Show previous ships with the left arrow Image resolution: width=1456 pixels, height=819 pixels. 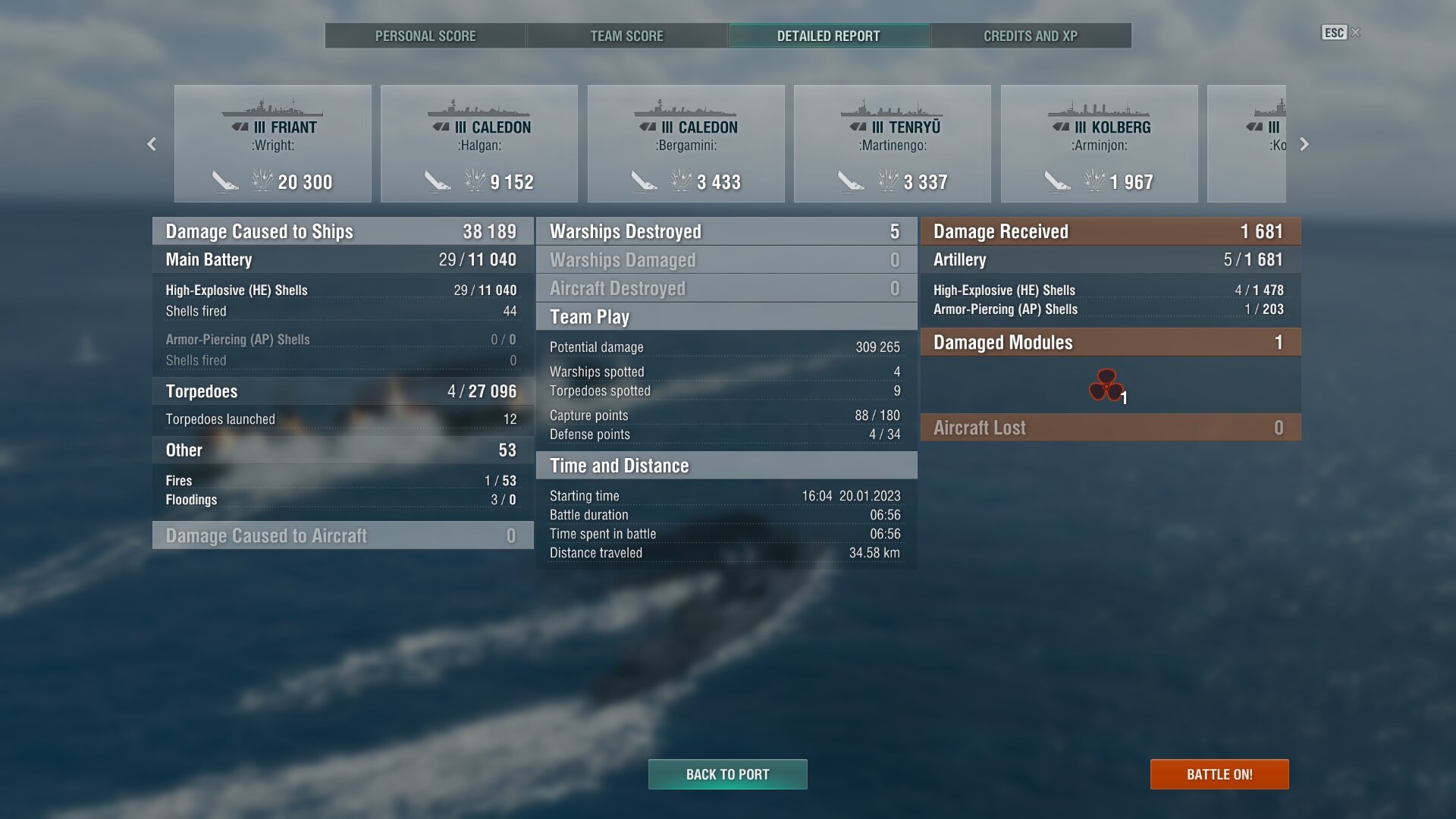(x=152, y=144)
